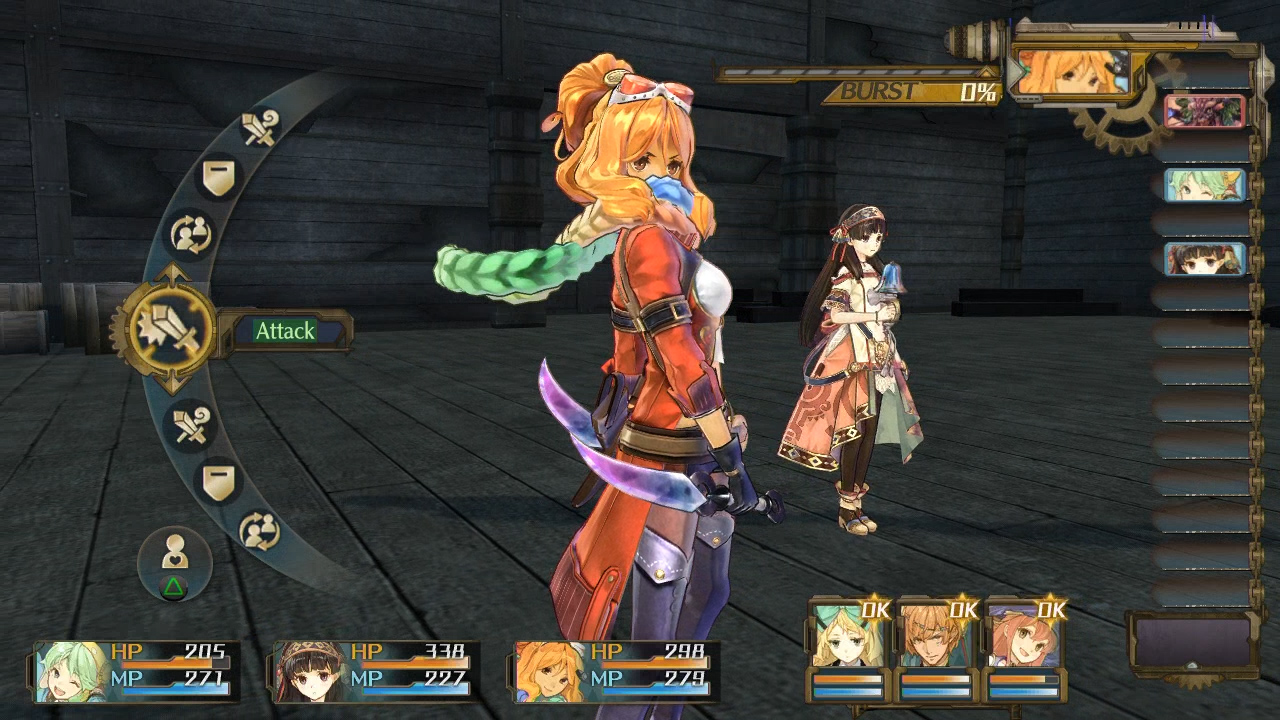Screen dimensions: 1280x720
Task: Open the person-with-heart support icon
Action: point(174,553)
